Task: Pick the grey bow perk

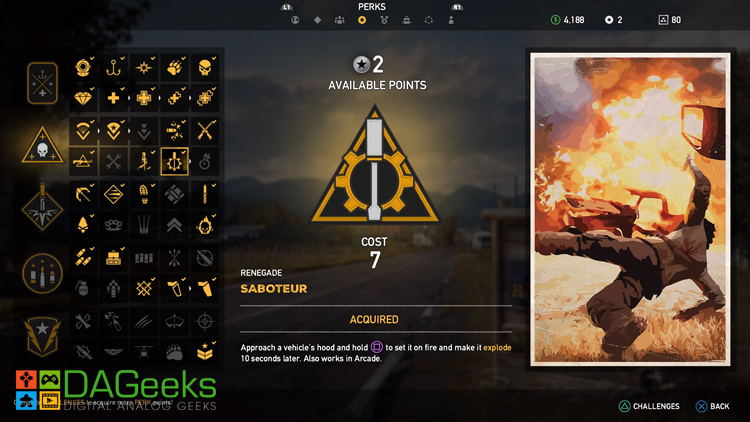Action: pyautogui.click(x=175, y=321)
